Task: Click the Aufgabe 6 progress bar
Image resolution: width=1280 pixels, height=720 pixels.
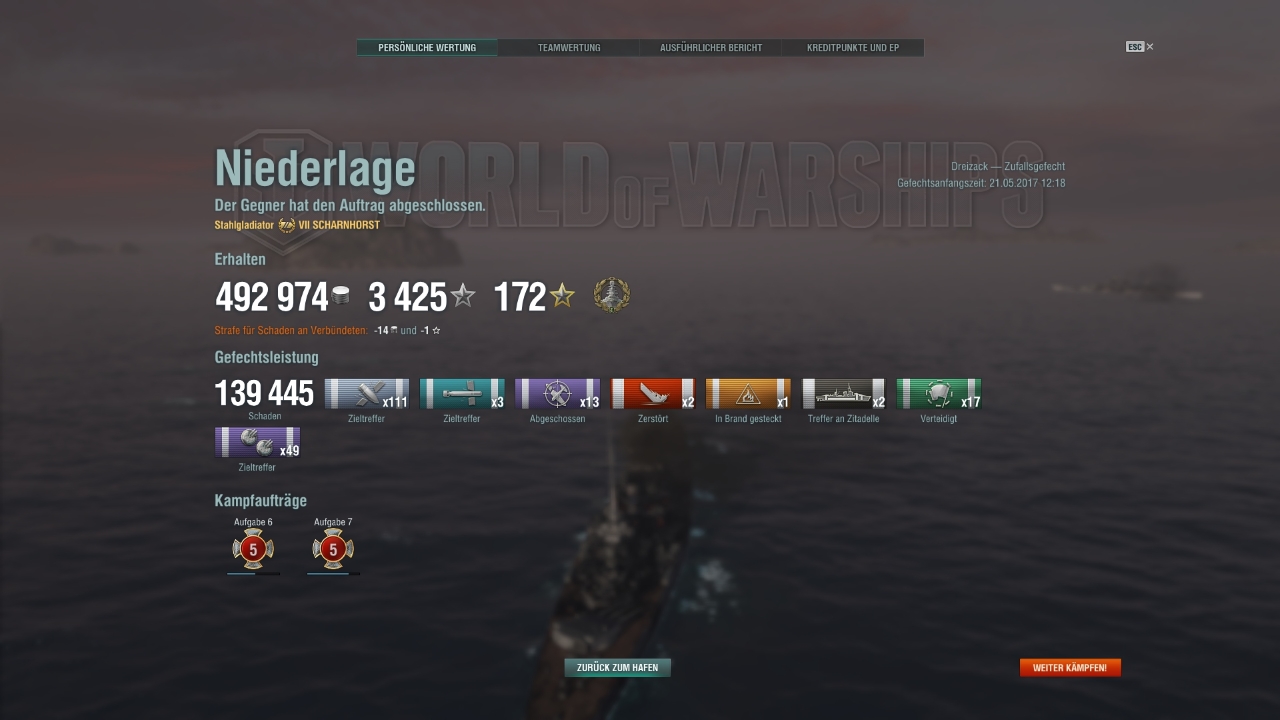Action: (x=252, y=573)
